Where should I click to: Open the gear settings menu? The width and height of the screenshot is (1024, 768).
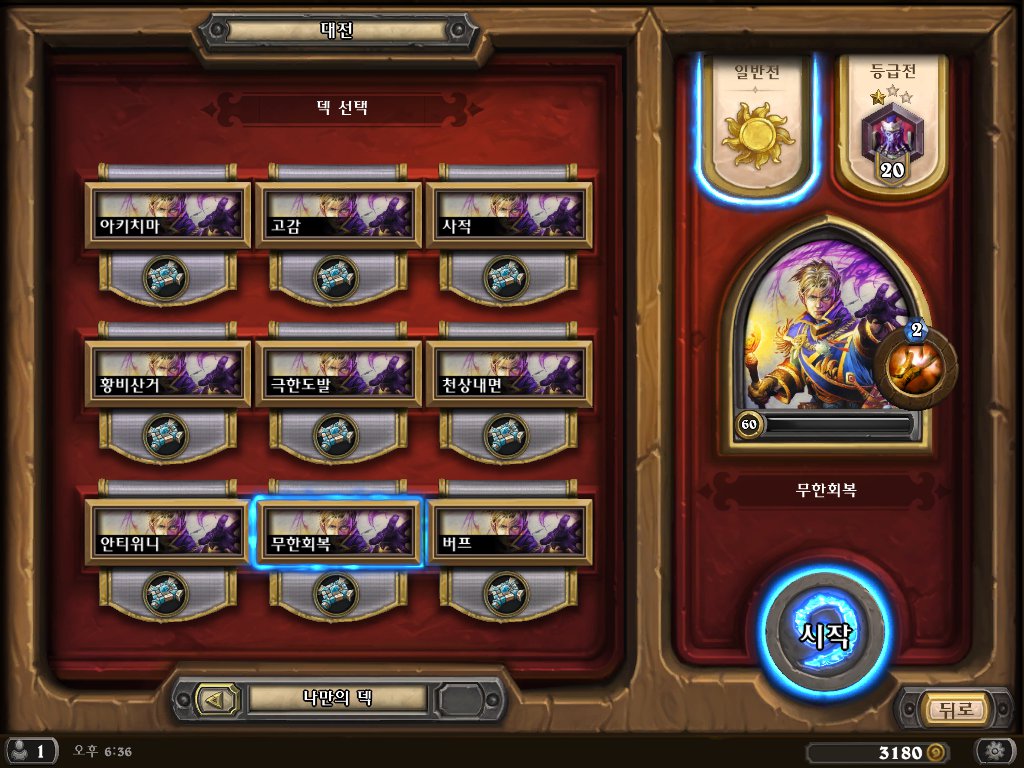click(x=994, y=752)
